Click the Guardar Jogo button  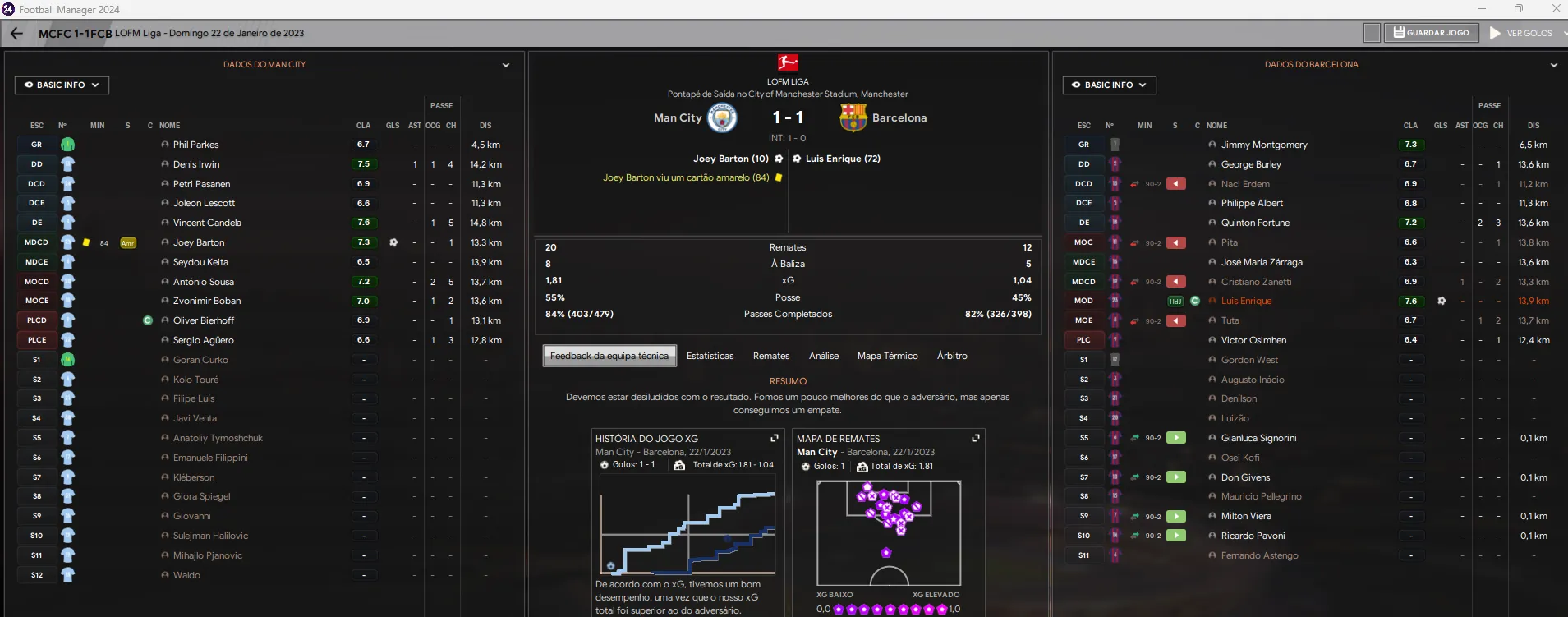[1432, 33]
